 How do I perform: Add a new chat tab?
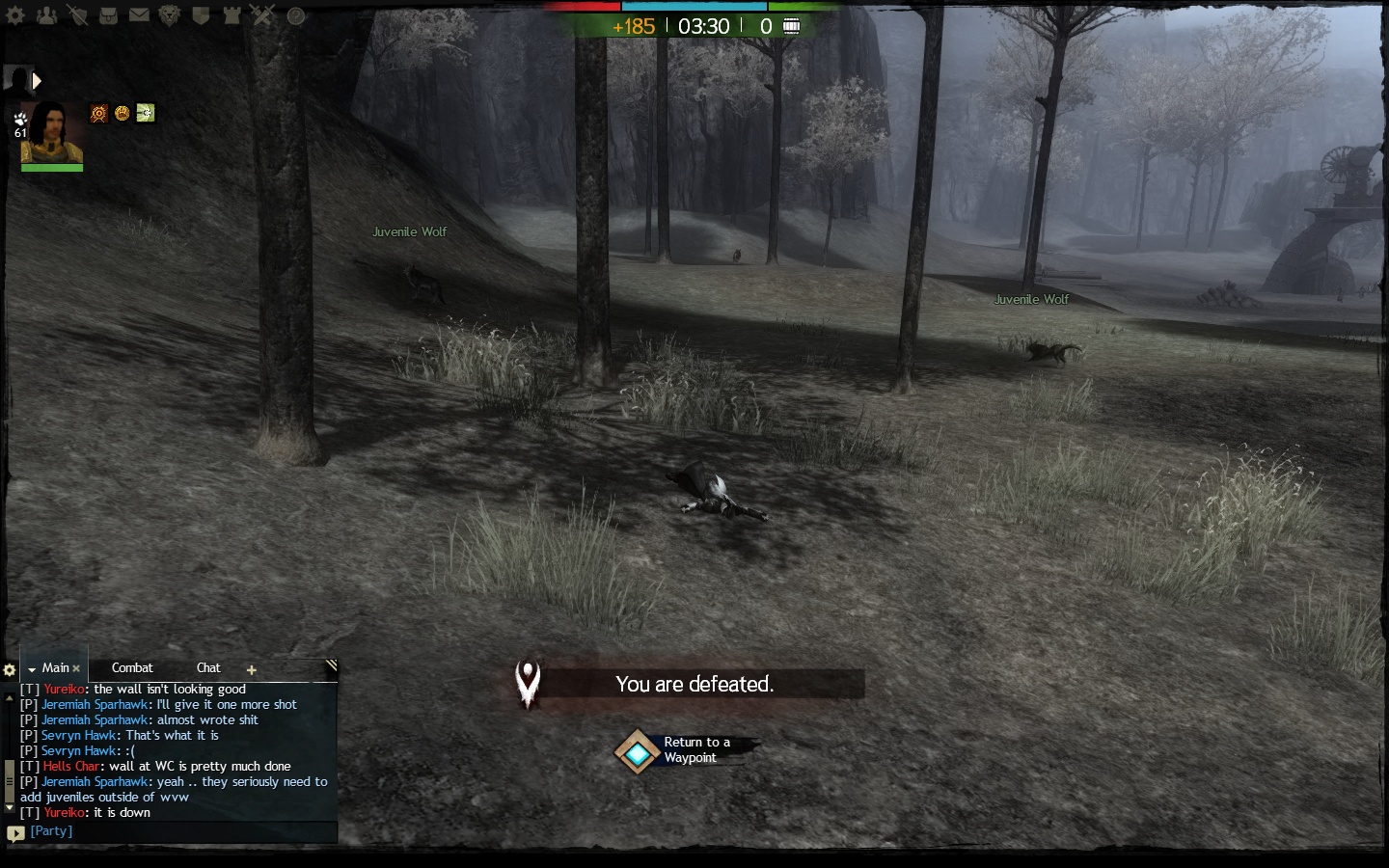252,669
